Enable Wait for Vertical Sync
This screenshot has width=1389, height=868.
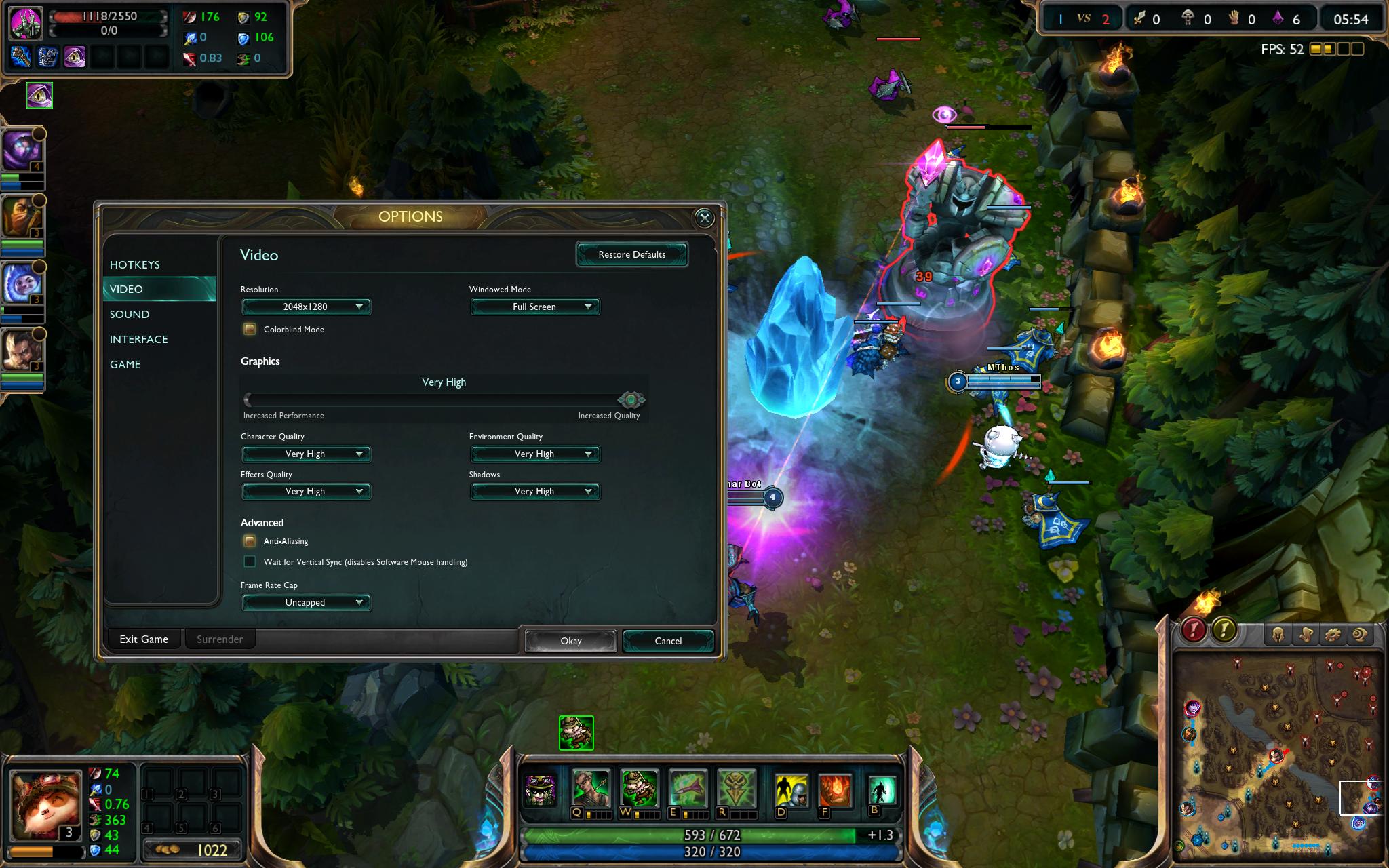tap(250, 561)
